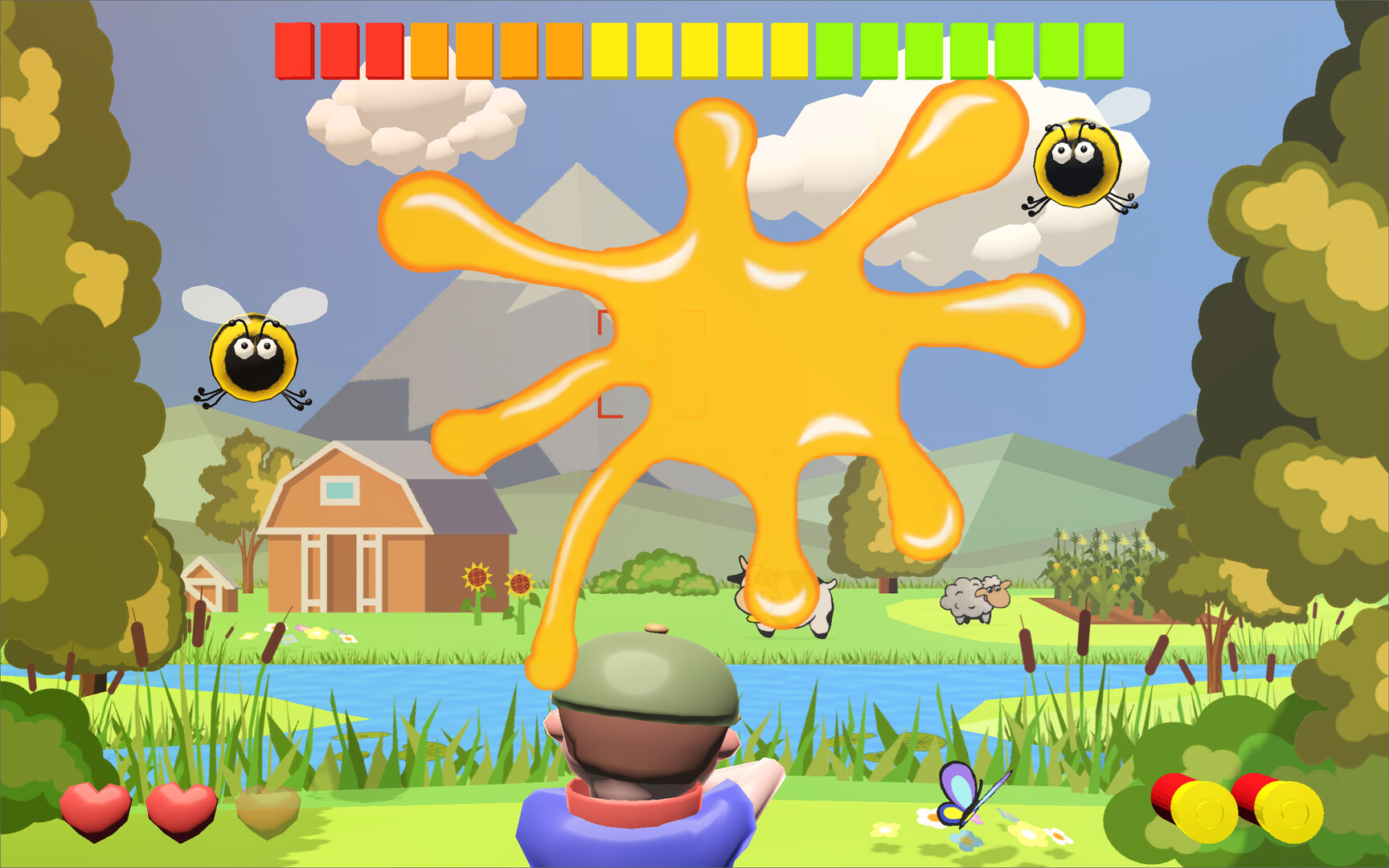This screenshot has width=1389, height=868.
Task: Click the red targeting reticle
Action: tap(651, 366)
